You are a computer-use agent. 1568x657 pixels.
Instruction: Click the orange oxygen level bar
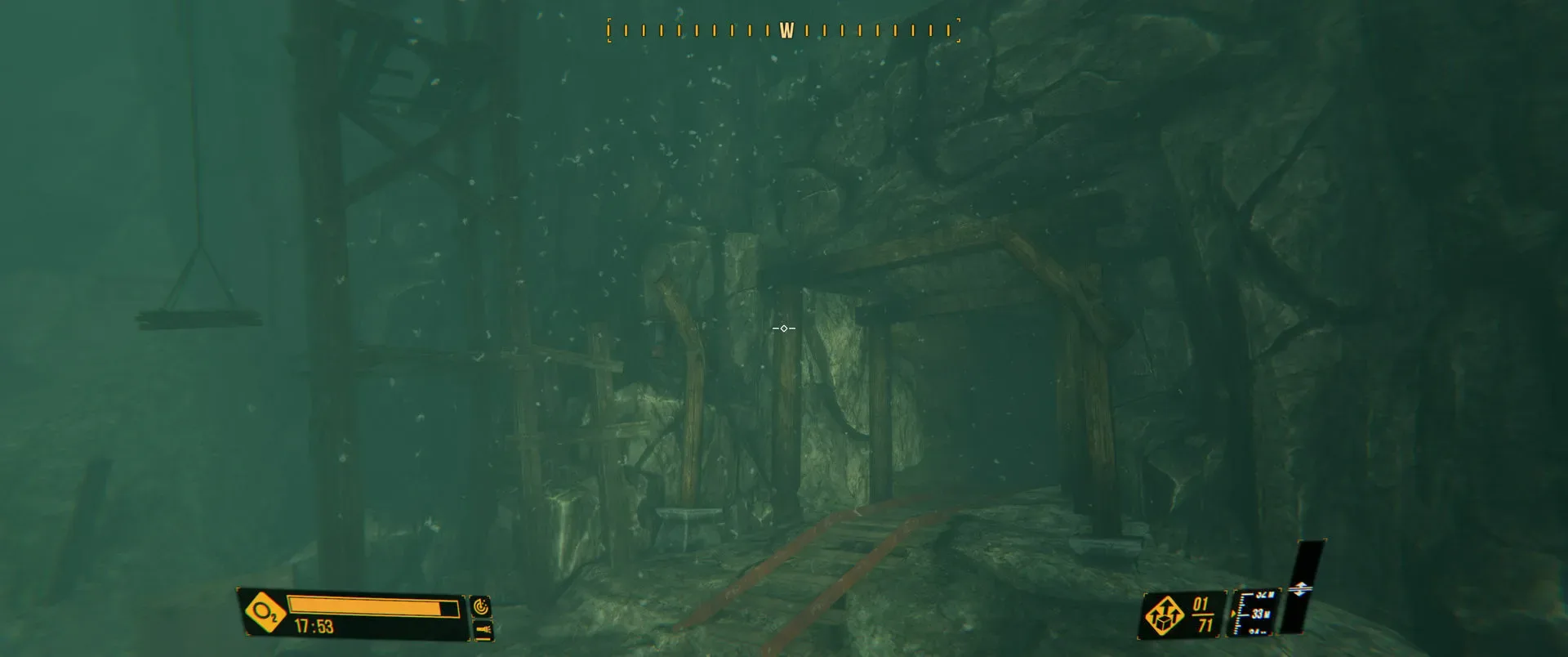click(366, 607)
